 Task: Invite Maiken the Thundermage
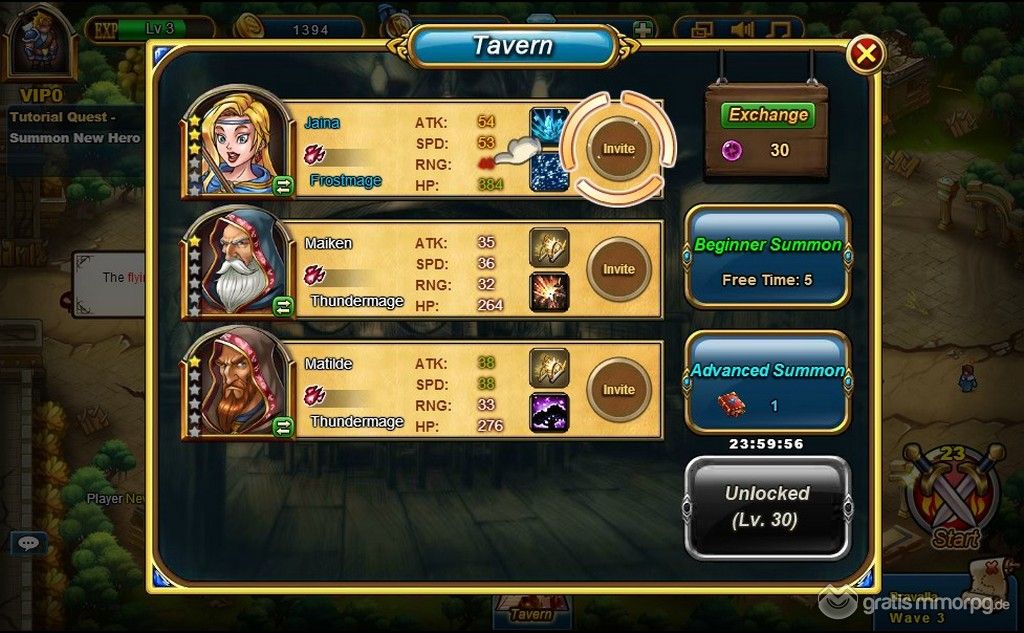click(618, 269)
